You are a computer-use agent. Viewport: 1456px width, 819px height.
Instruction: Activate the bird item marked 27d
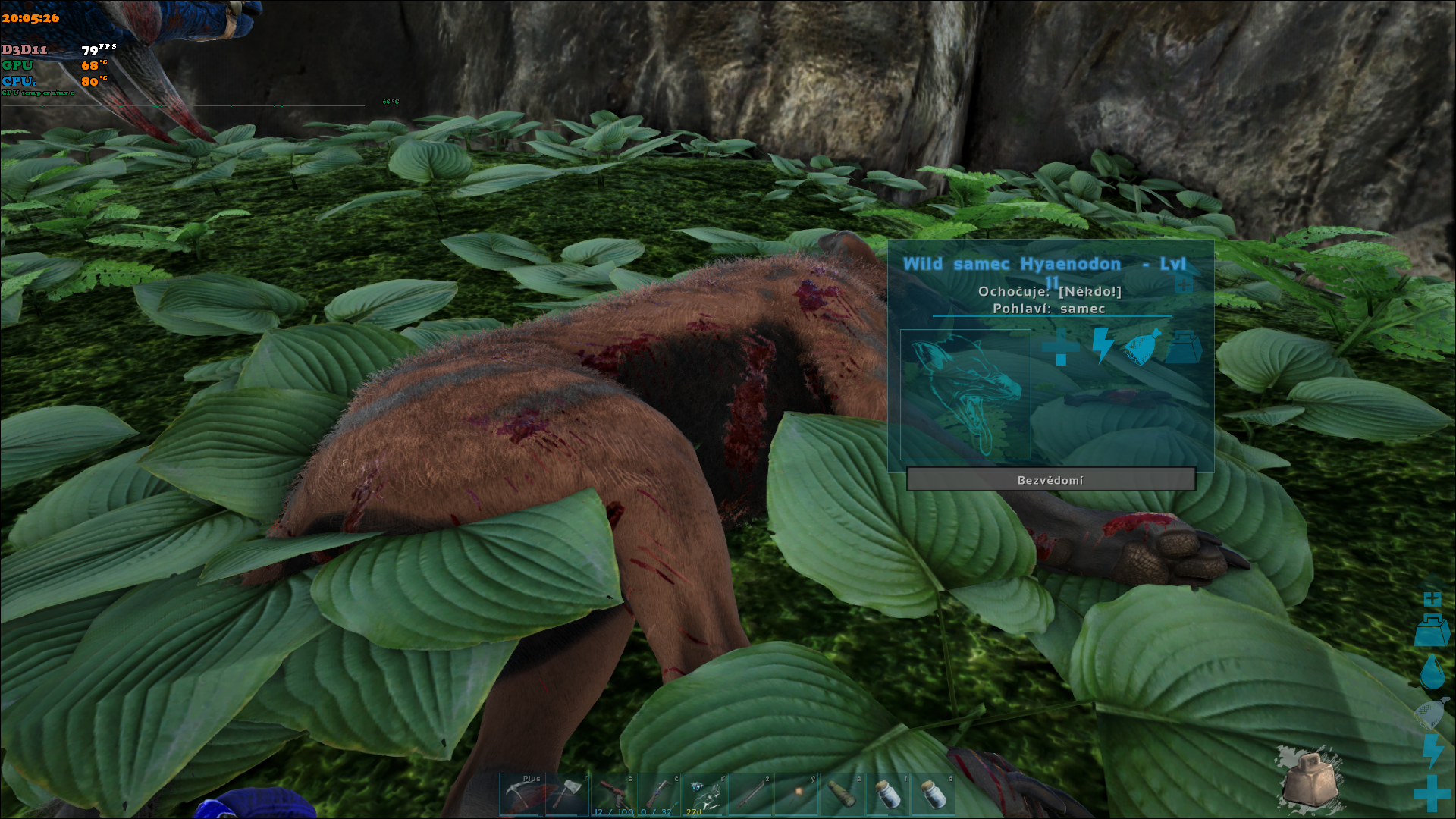point(704,795)
